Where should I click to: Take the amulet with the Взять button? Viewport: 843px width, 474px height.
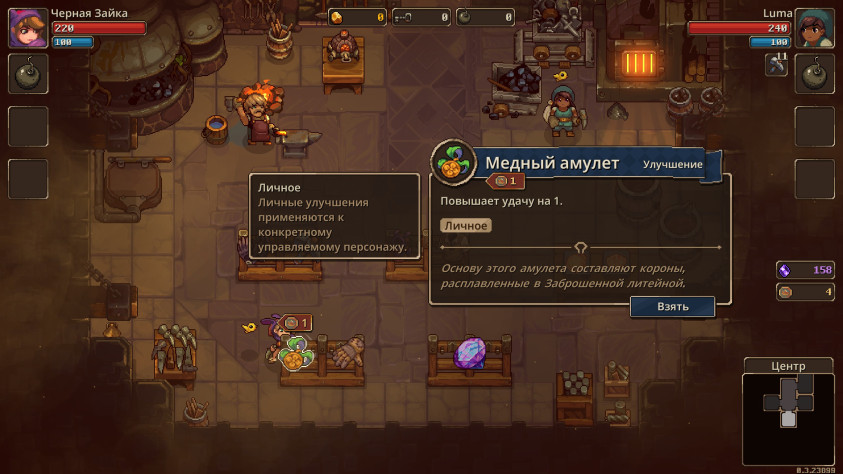[672, 307]
